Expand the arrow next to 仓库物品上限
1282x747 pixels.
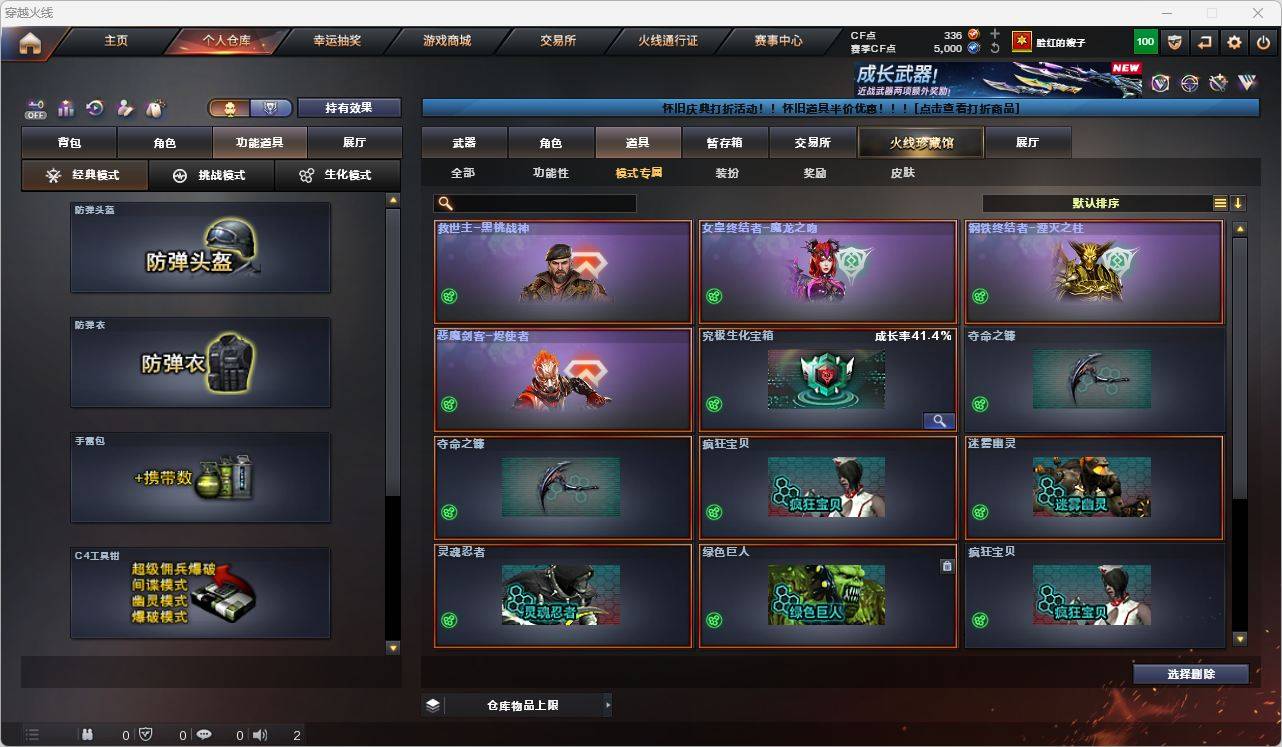click(x=607, y=704)
